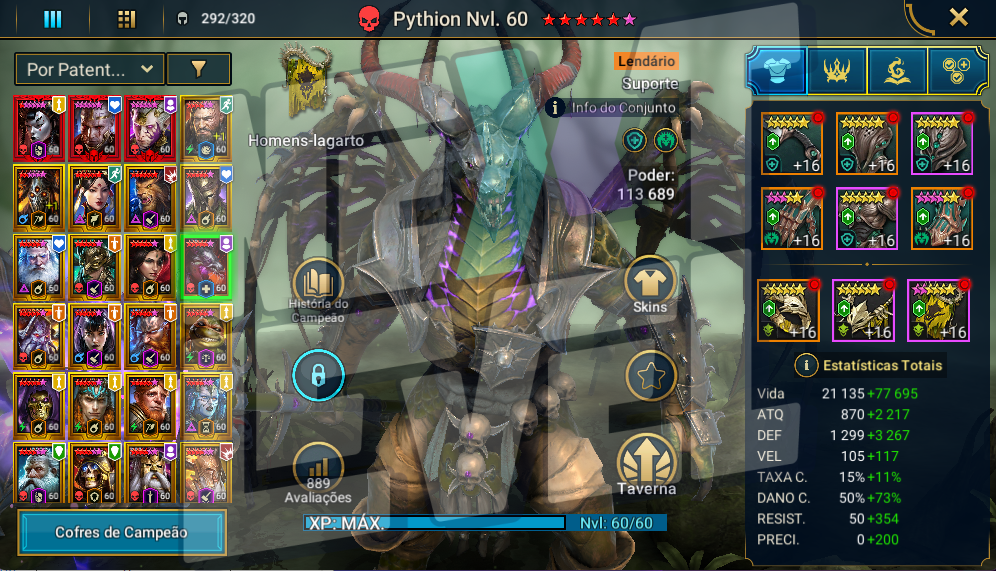996x571 pixels.
Task: Open the Skins menu
Action: tap(650, 283)
